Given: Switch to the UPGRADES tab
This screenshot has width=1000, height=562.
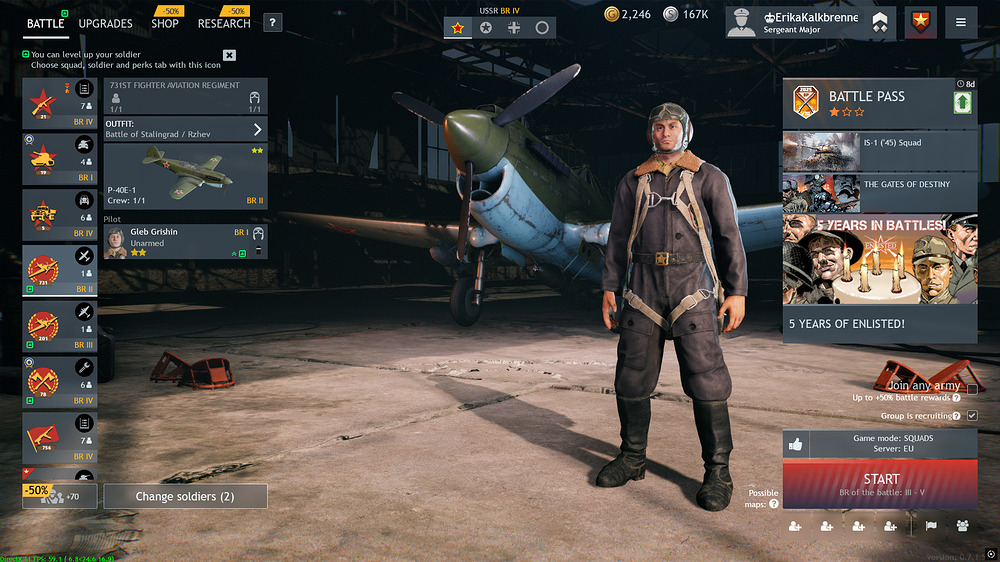Looking at the screenshot, I should coord(105,23).
